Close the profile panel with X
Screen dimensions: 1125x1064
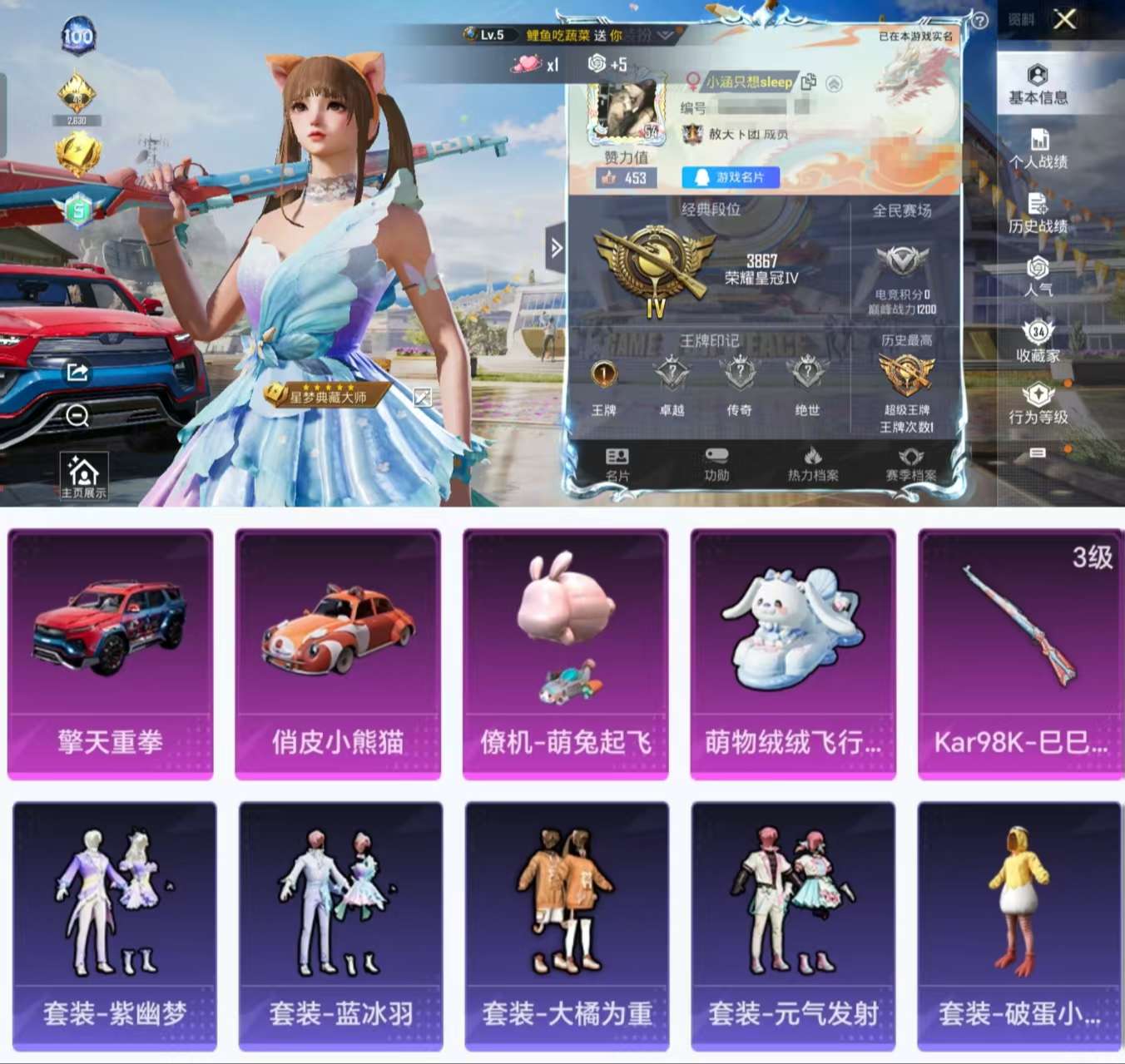[x=1064, y=19]
